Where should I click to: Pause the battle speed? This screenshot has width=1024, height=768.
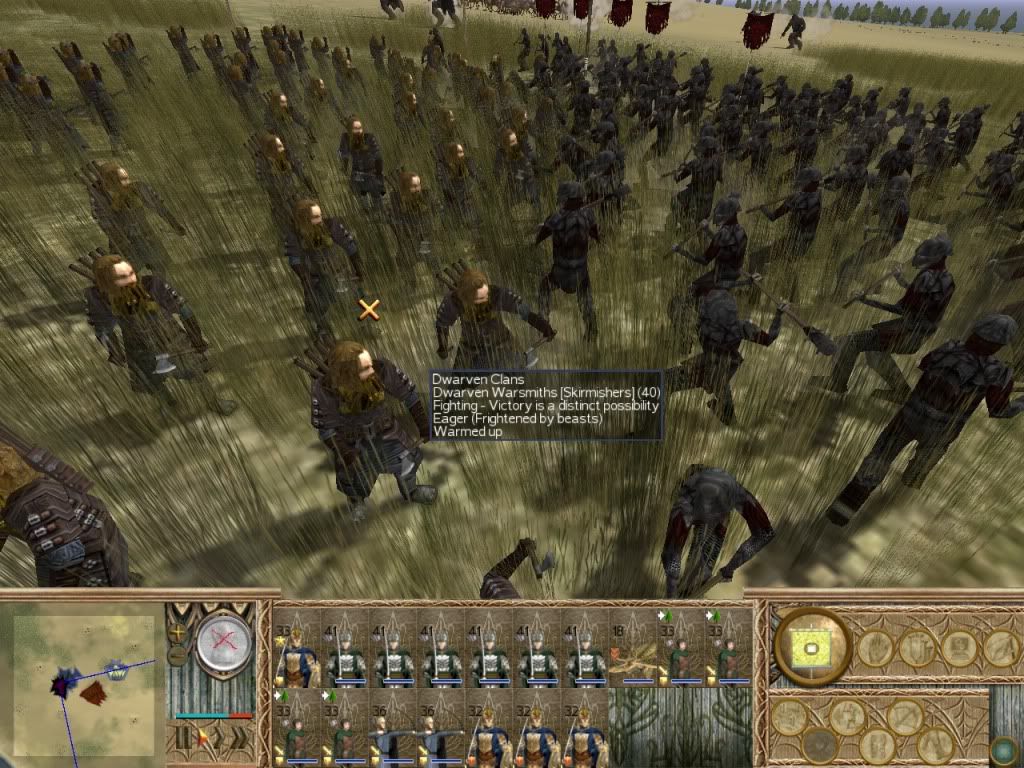(181, 738)
